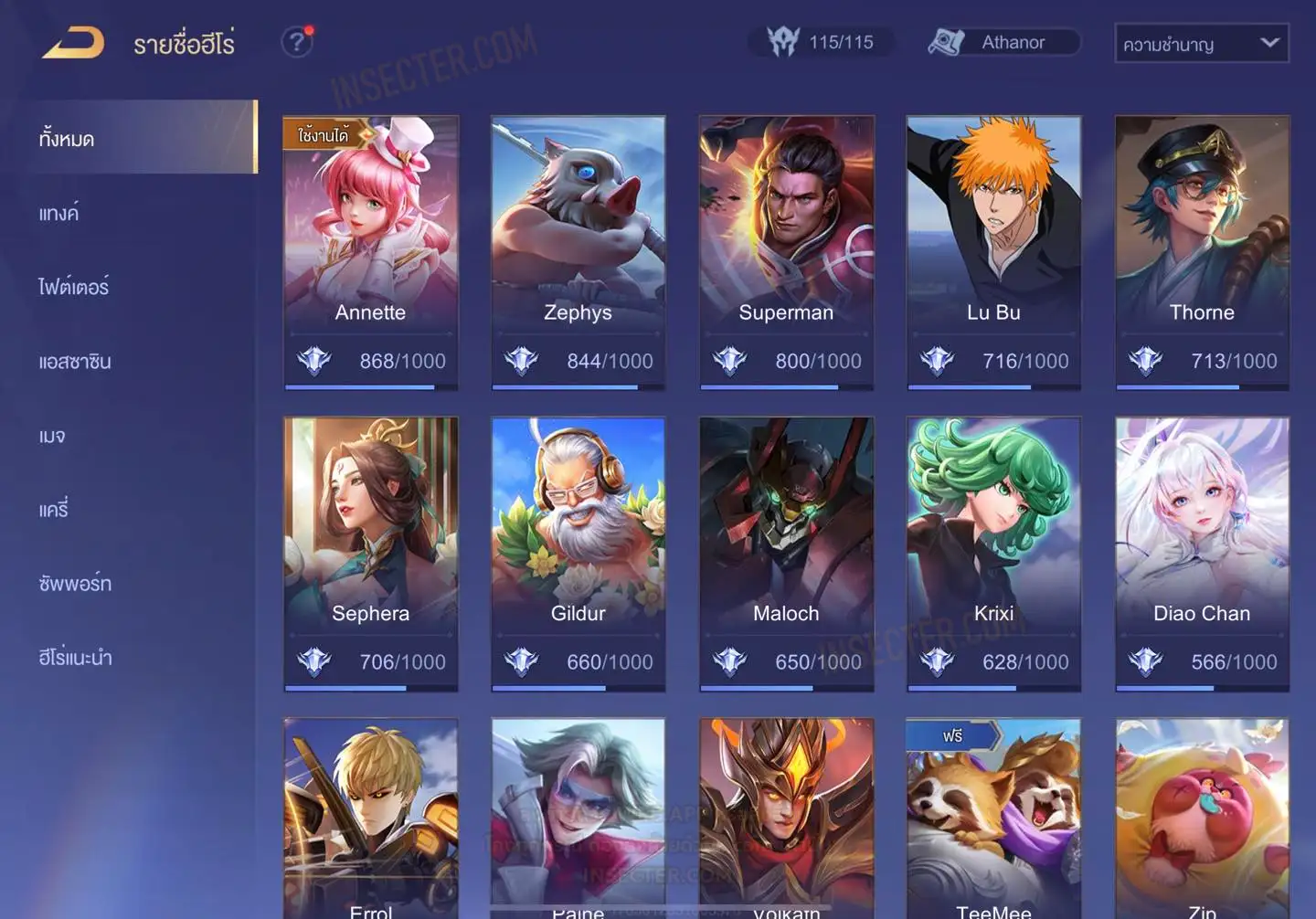The width and height of the screenshot is (1316, 919).
Task: Select the Thorne hero card
Action: pyautogui.click(x=1202, y=251)
